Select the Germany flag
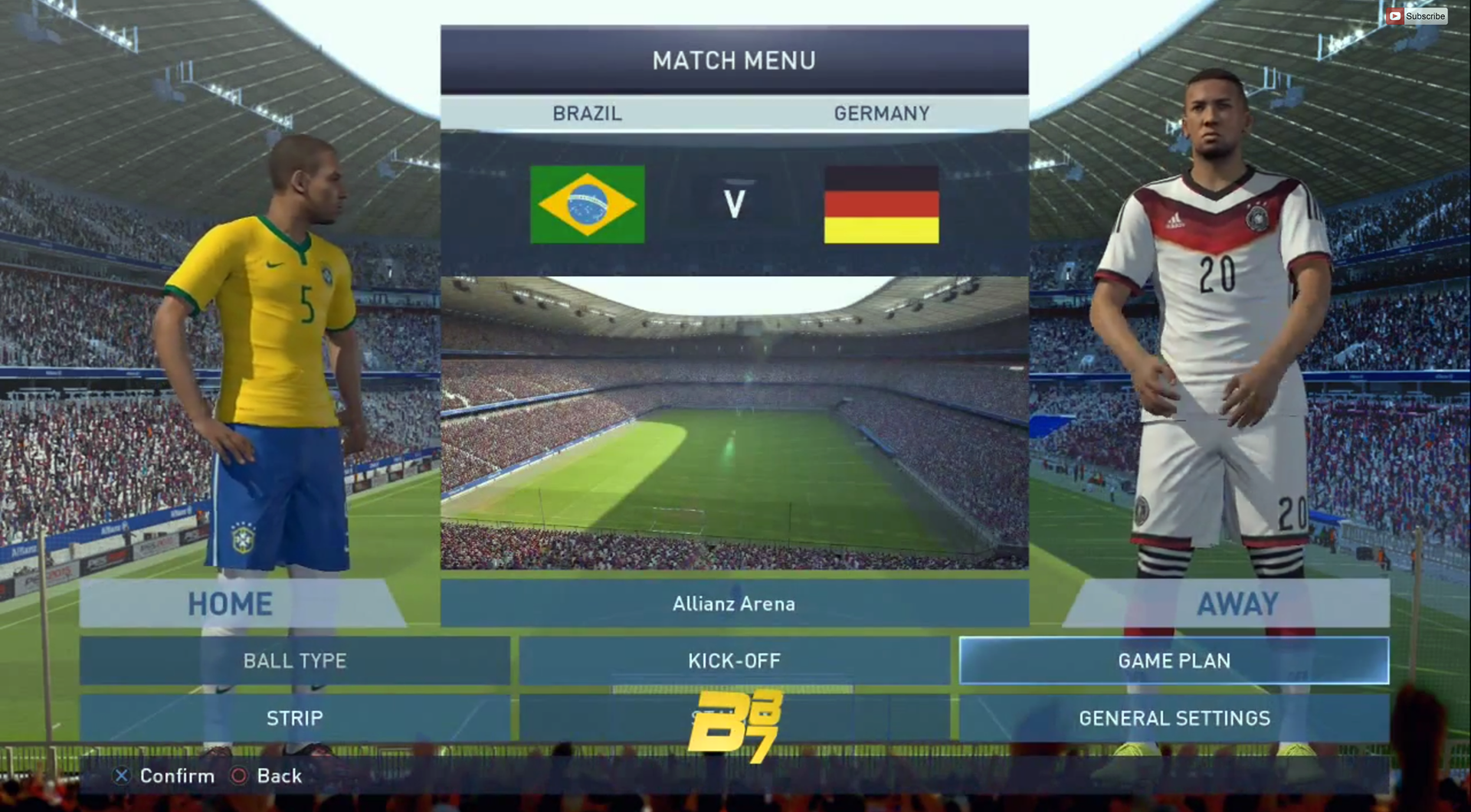Screen dimensions: 1471x812 [881, 205]
